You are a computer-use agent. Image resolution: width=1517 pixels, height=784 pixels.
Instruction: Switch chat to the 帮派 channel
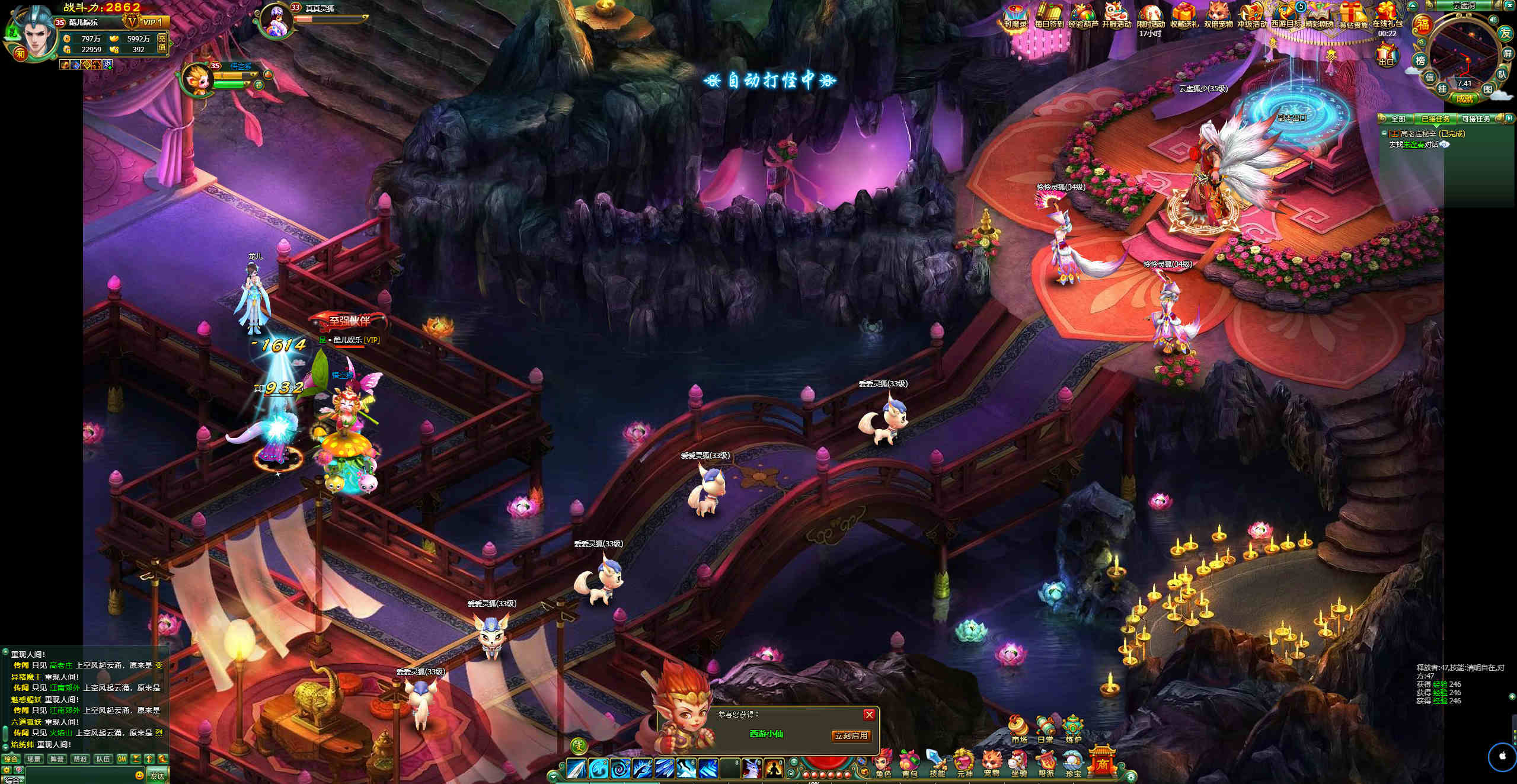pos(79,759)
